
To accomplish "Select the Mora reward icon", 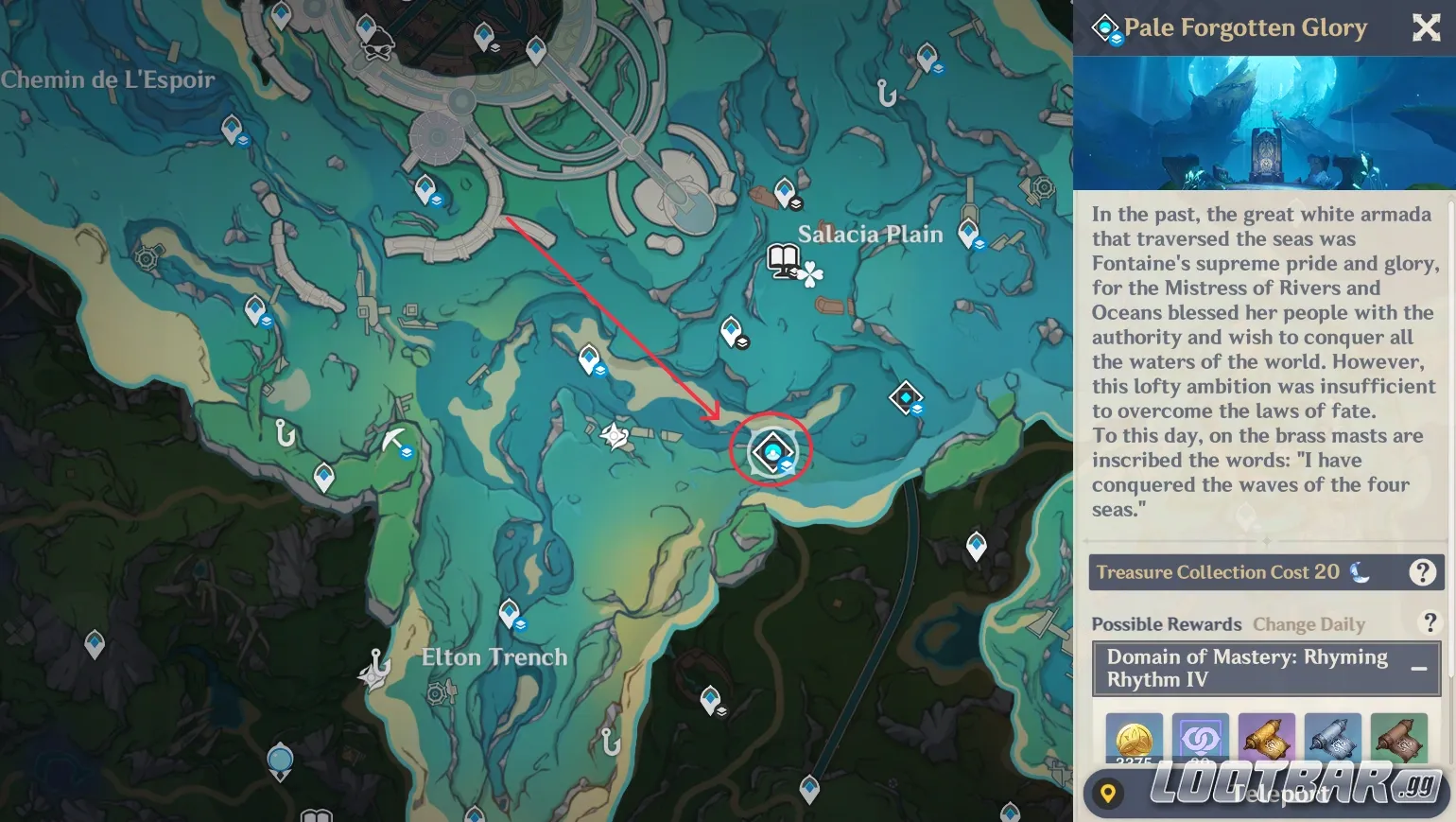I will tap(1134, 740).
